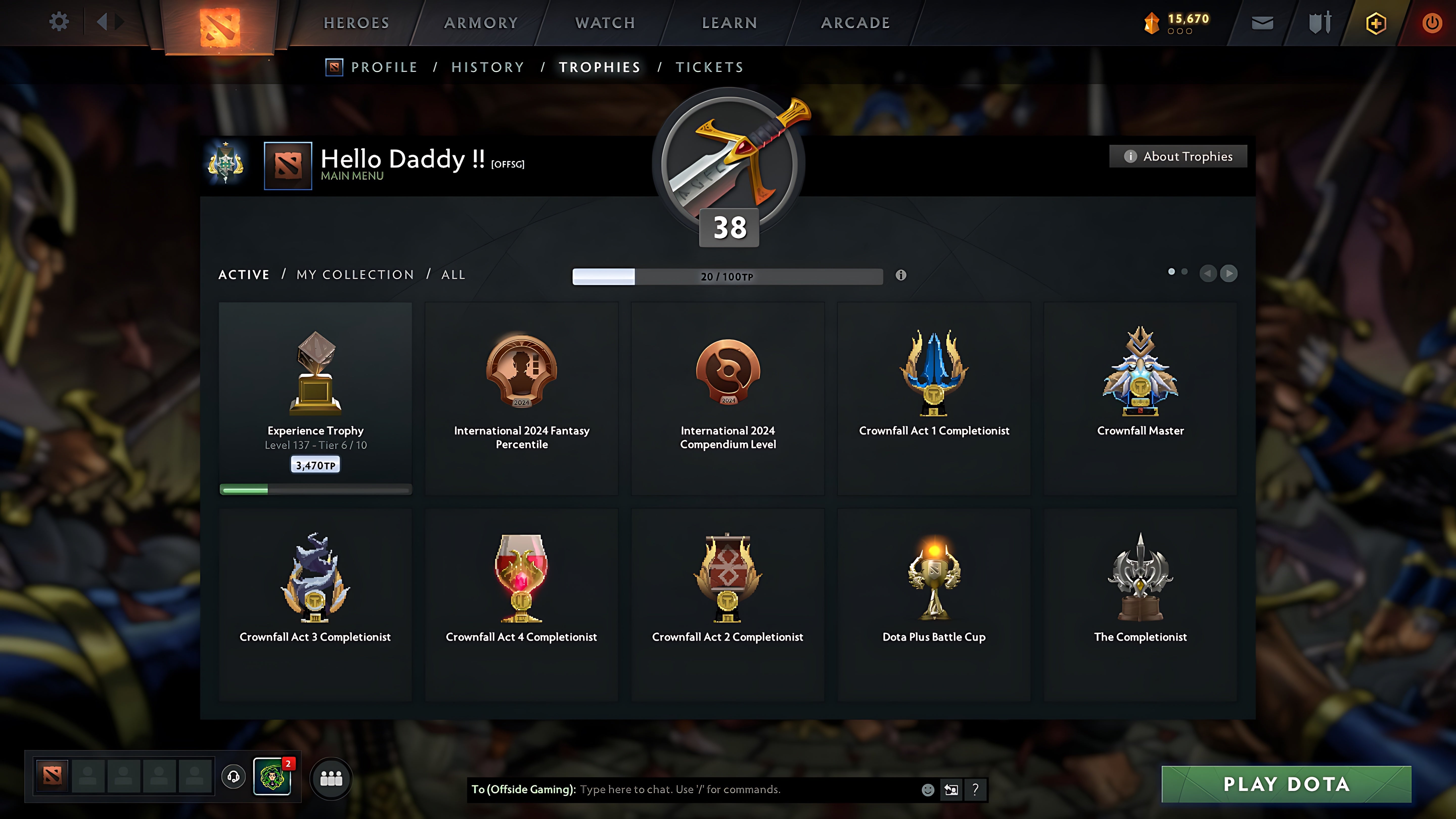The width and height of the screenshot is (1456, 819).
Task: Open the Tickets tab
Action: tap(709, 67)
